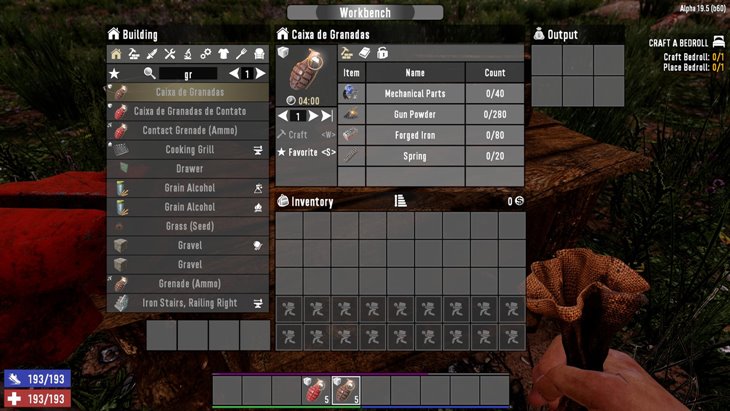This screenshot has height=411, width=730.
Task: Switch to the clothing shirt category tab
Action: tap(222, 54)
